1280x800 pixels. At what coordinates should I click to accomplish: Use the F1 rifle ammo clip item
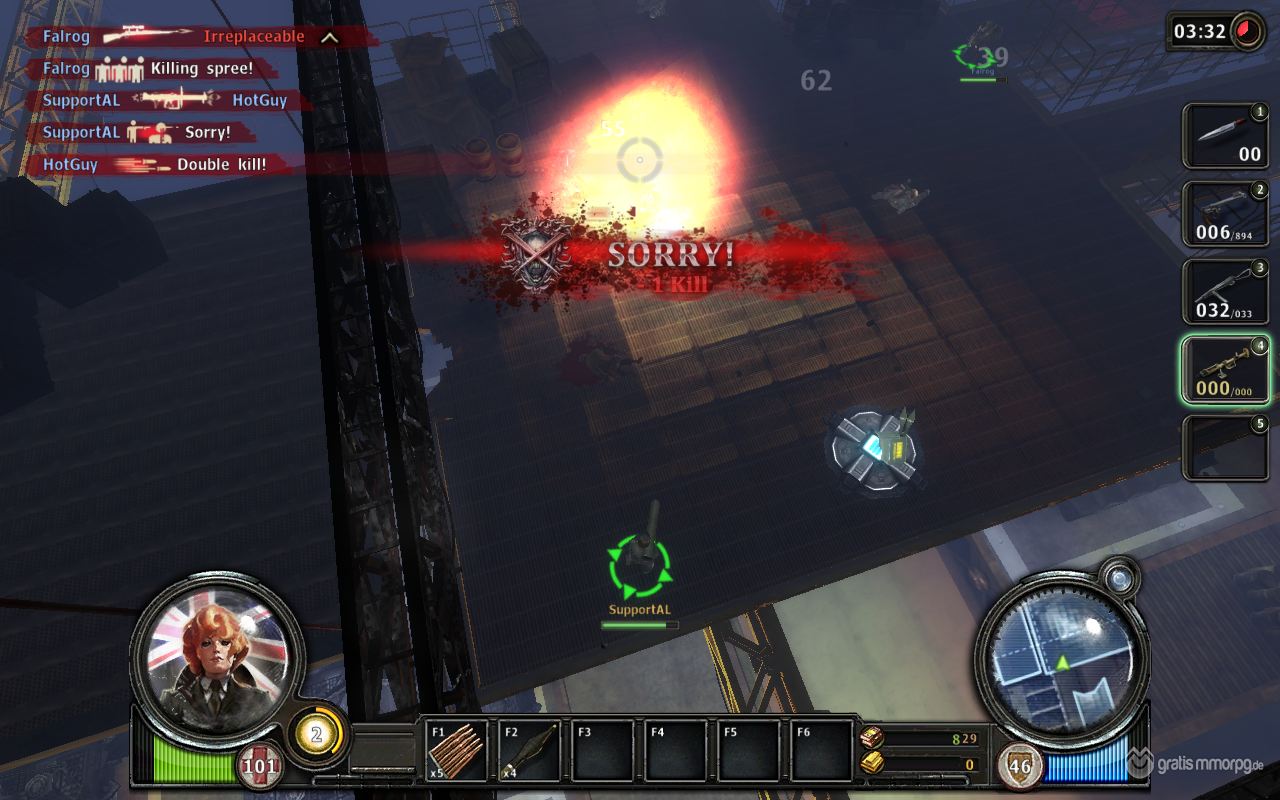(457, 751)
